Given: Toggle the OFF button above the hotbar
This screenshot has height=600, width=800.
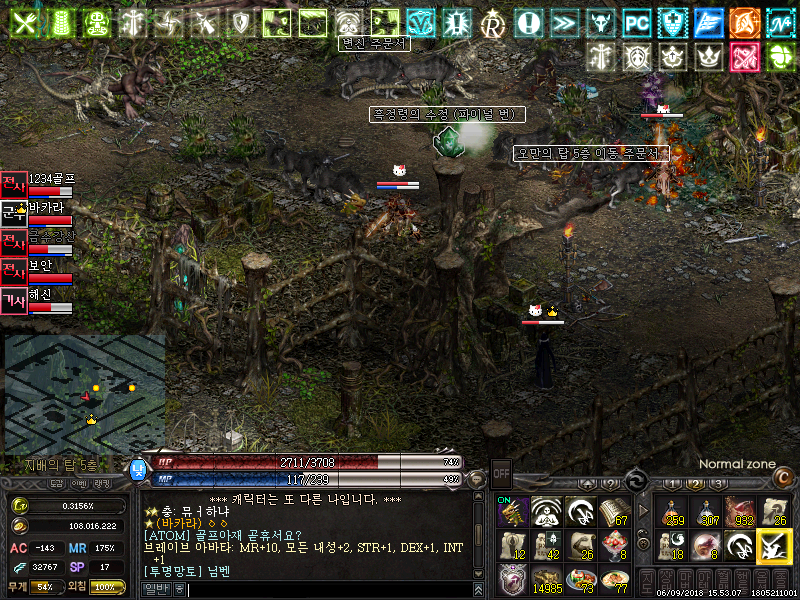Looking at the screenshot, I should [501, 472].
